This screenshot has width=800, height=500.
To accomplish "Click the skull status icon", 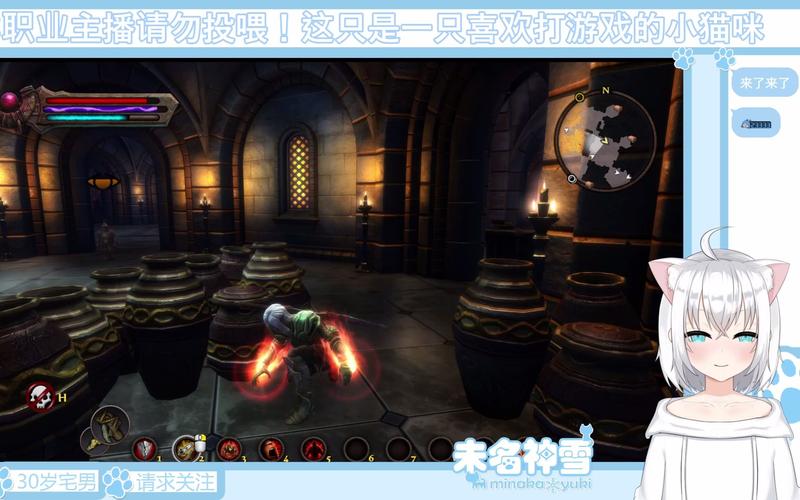I will coord(40,395).
